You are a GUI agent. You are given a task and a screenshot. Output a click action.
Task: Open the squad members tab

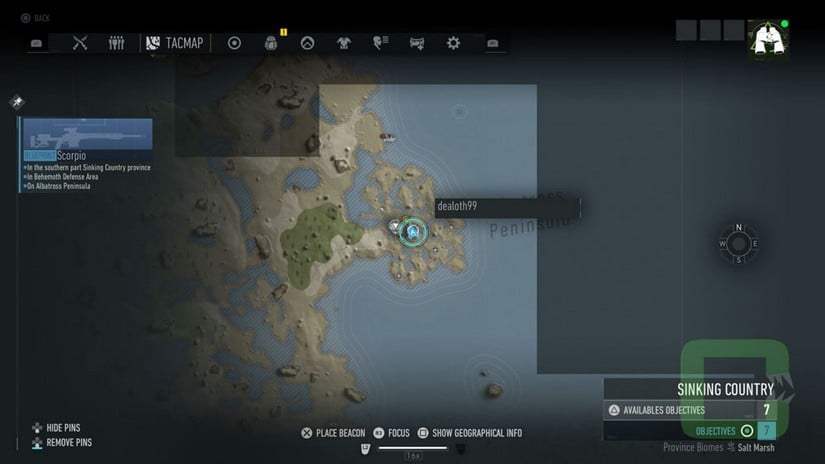pyautogui.click(x=116, y=43)
